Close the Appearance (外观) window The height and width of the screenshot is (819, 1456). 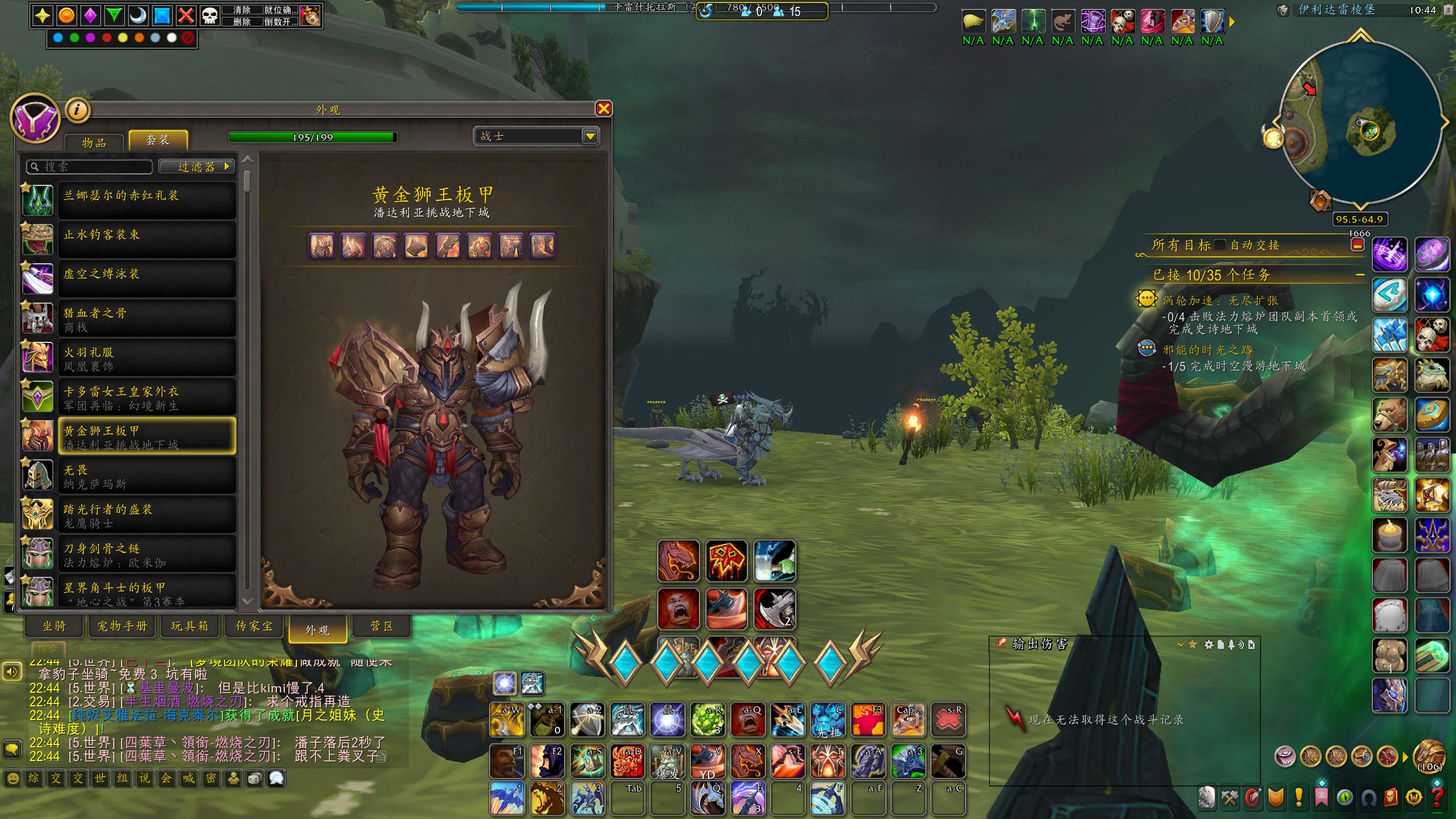point(603,109)
